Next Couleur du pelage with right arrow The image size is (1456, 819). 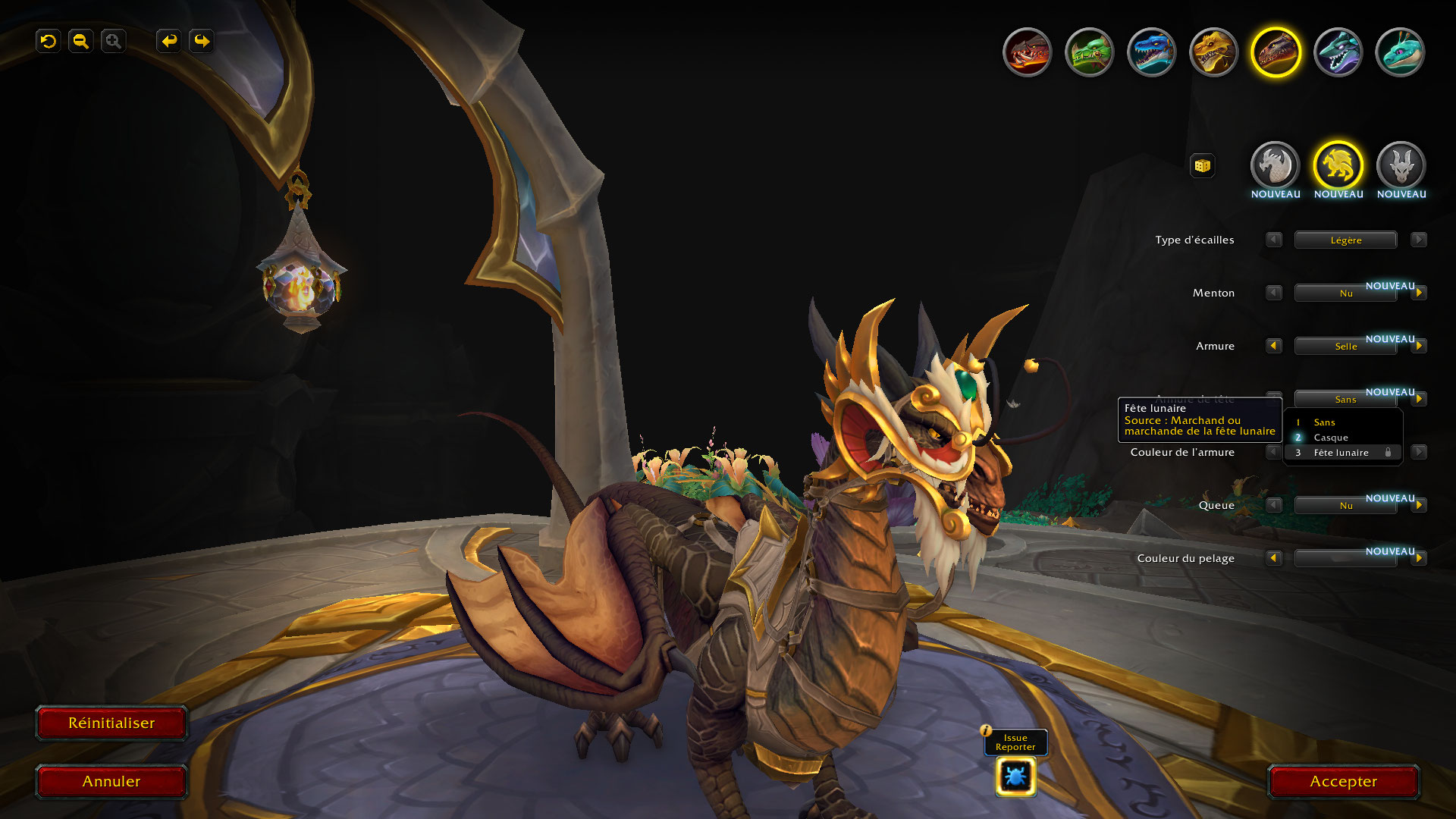coord(1419,558)
